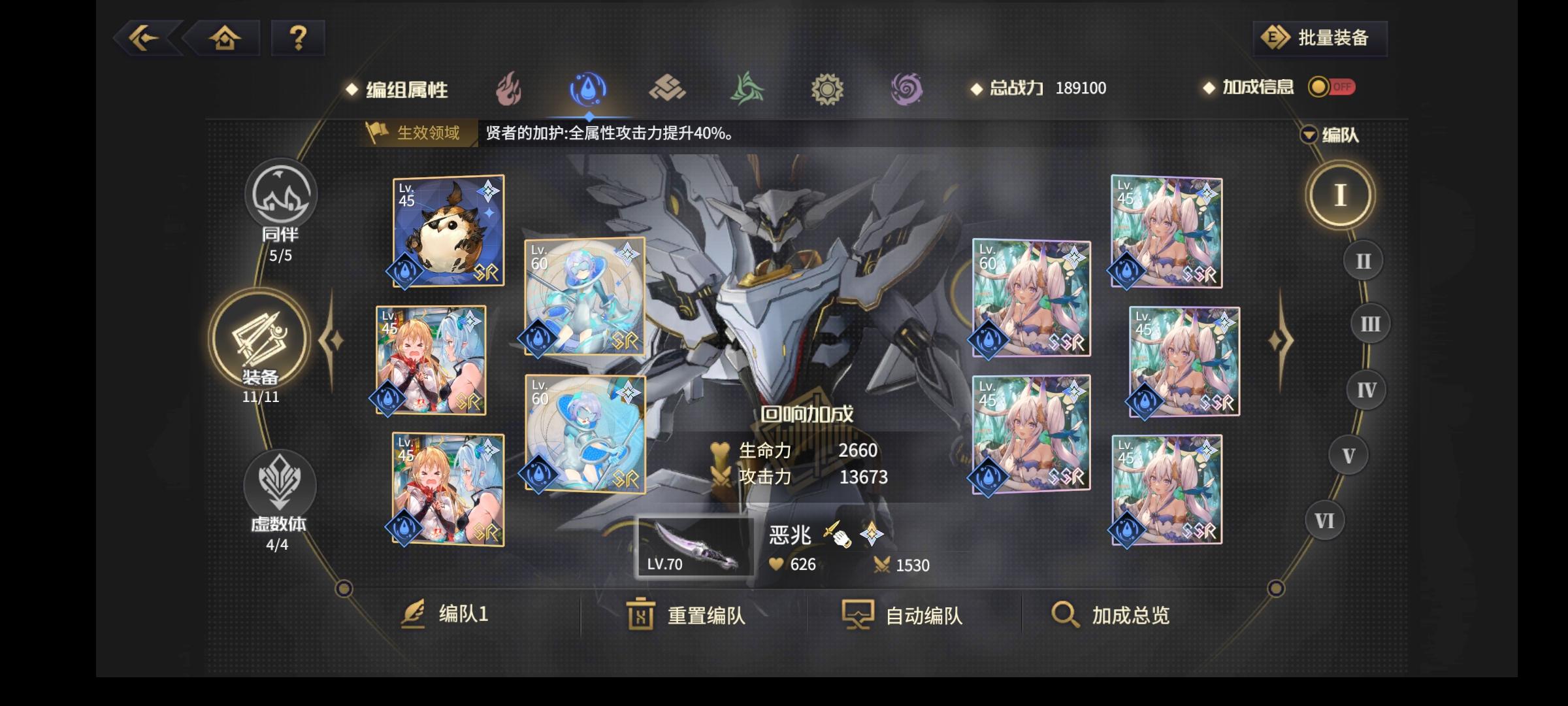
Task: Click the 批量装备 batch equip button
Action: coord(1318,39)
